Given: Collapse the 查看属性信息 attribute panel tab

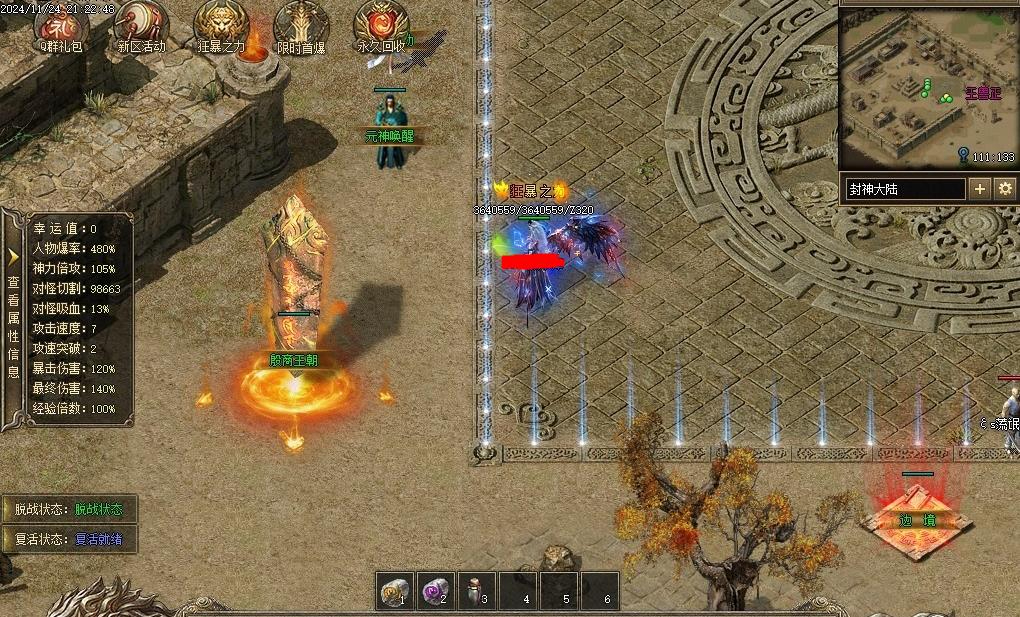Looking at the screenshot, I should [x=13, y=318].
